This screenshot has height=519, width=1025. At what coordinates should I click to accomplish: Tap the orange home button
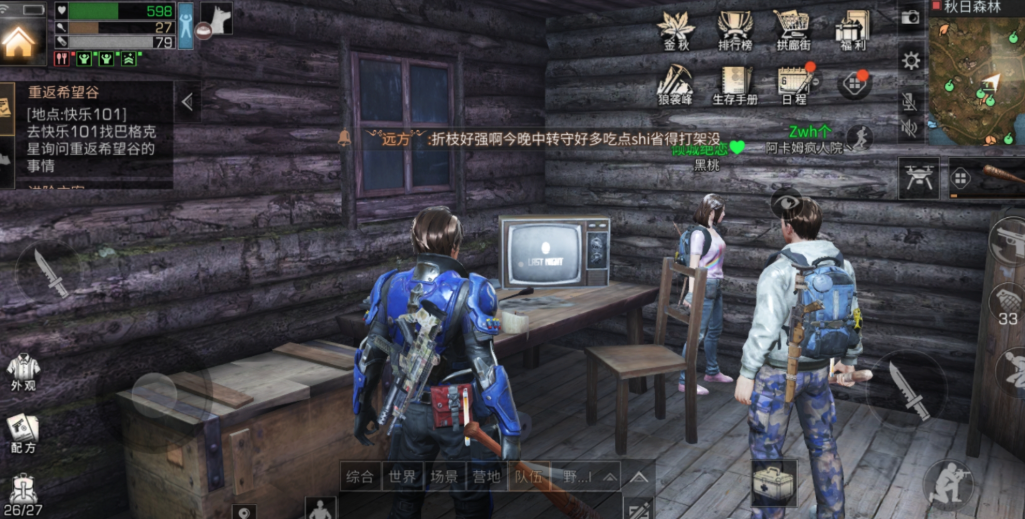[x=20, y=41]
